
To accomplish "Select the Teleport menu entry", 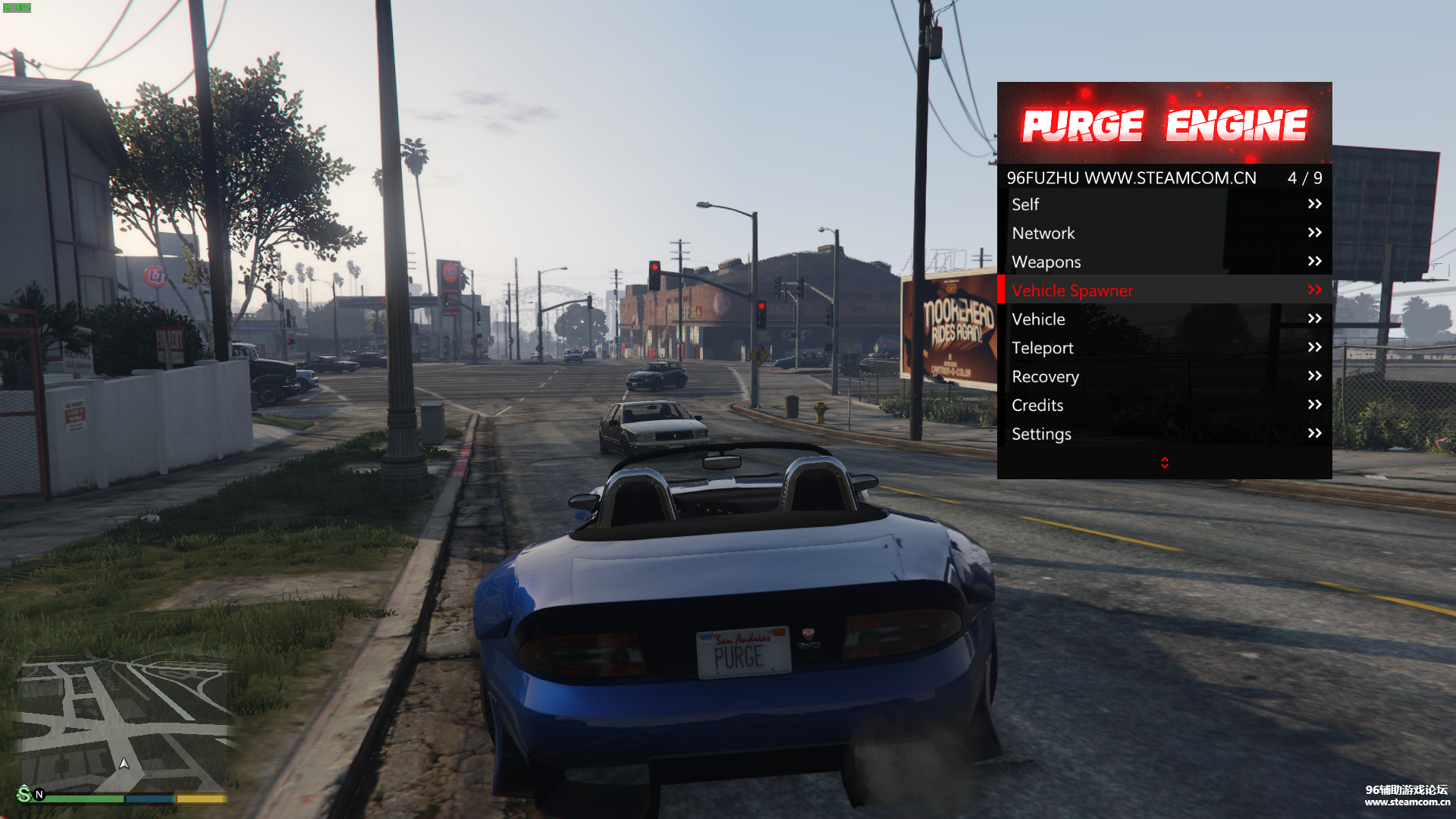I will pyautogui.click(x=1164, y=348).
